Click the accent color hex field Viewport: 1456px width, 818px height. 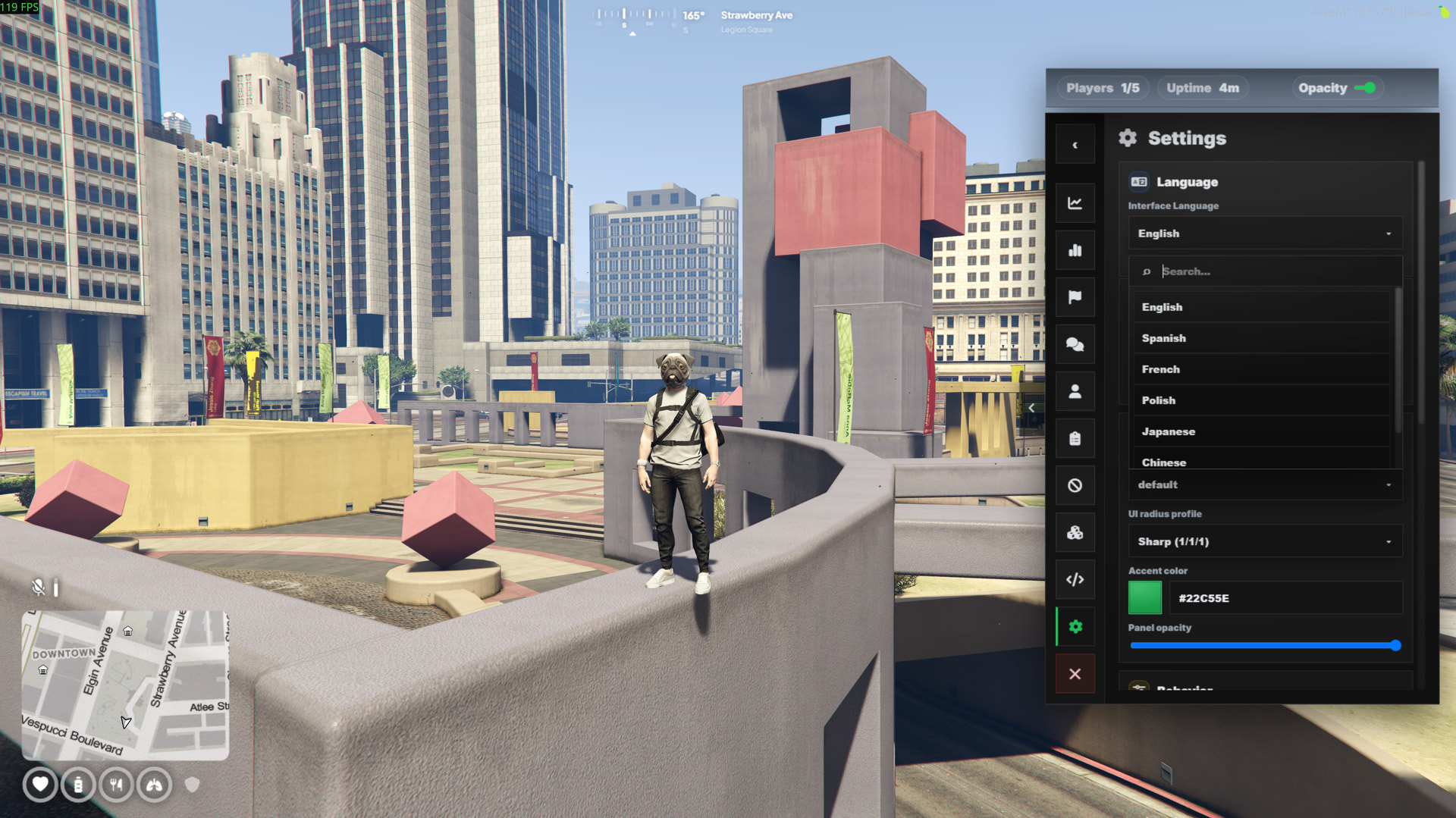1285,598
